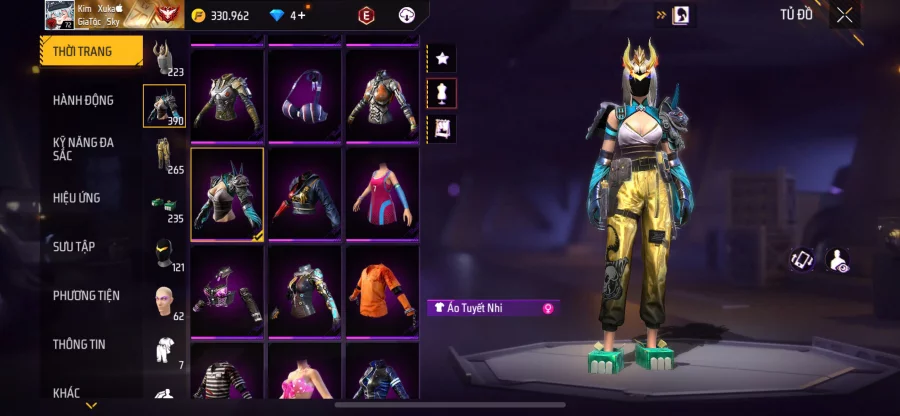Choose the yellow pants subcategory with 265
This screenshot has height=416, width=900.
(164, 154)
